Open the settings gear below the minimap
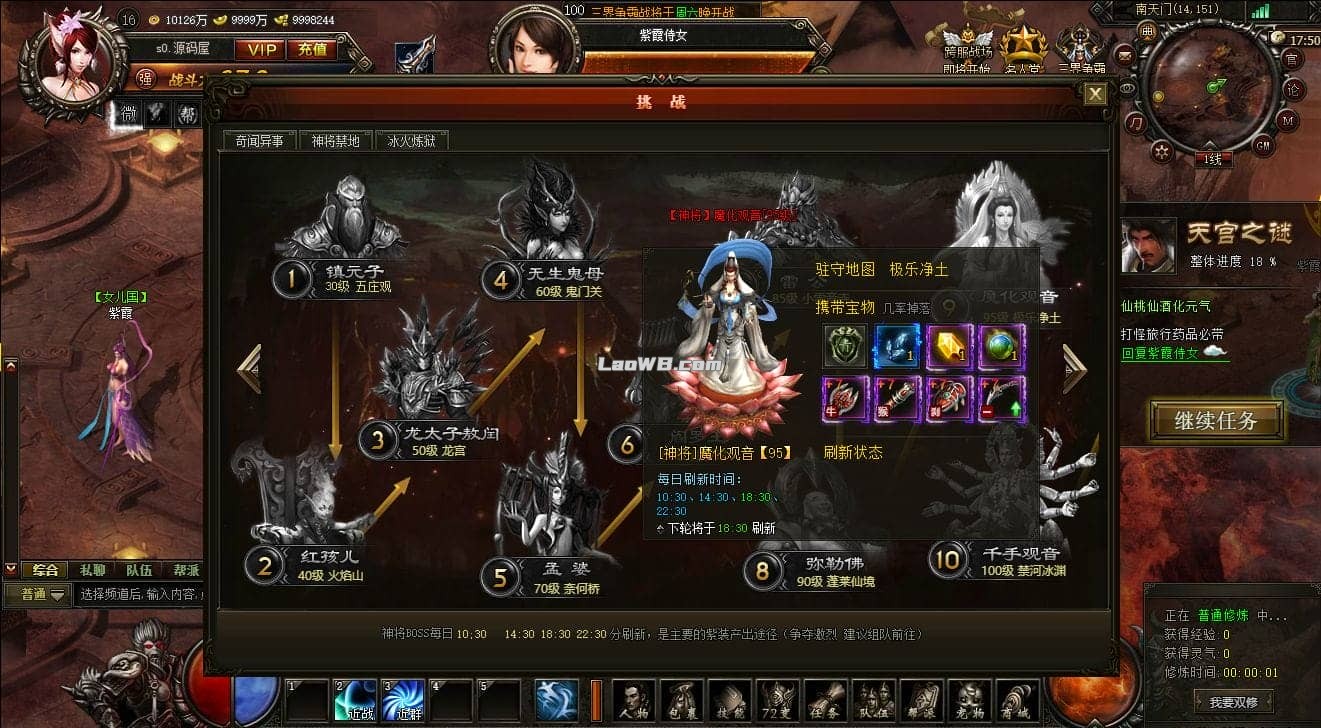The height and width of the screenshot is (728, 1321). coord(1162,152)
